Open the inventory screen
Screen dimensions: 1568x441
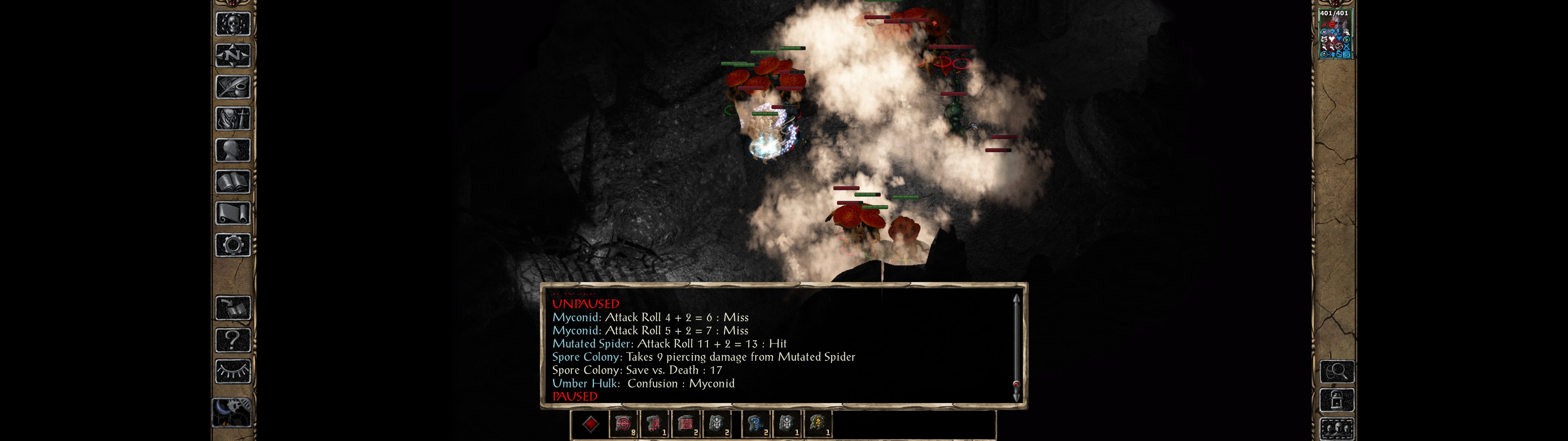pyautogui.click(x=232, y=118)
